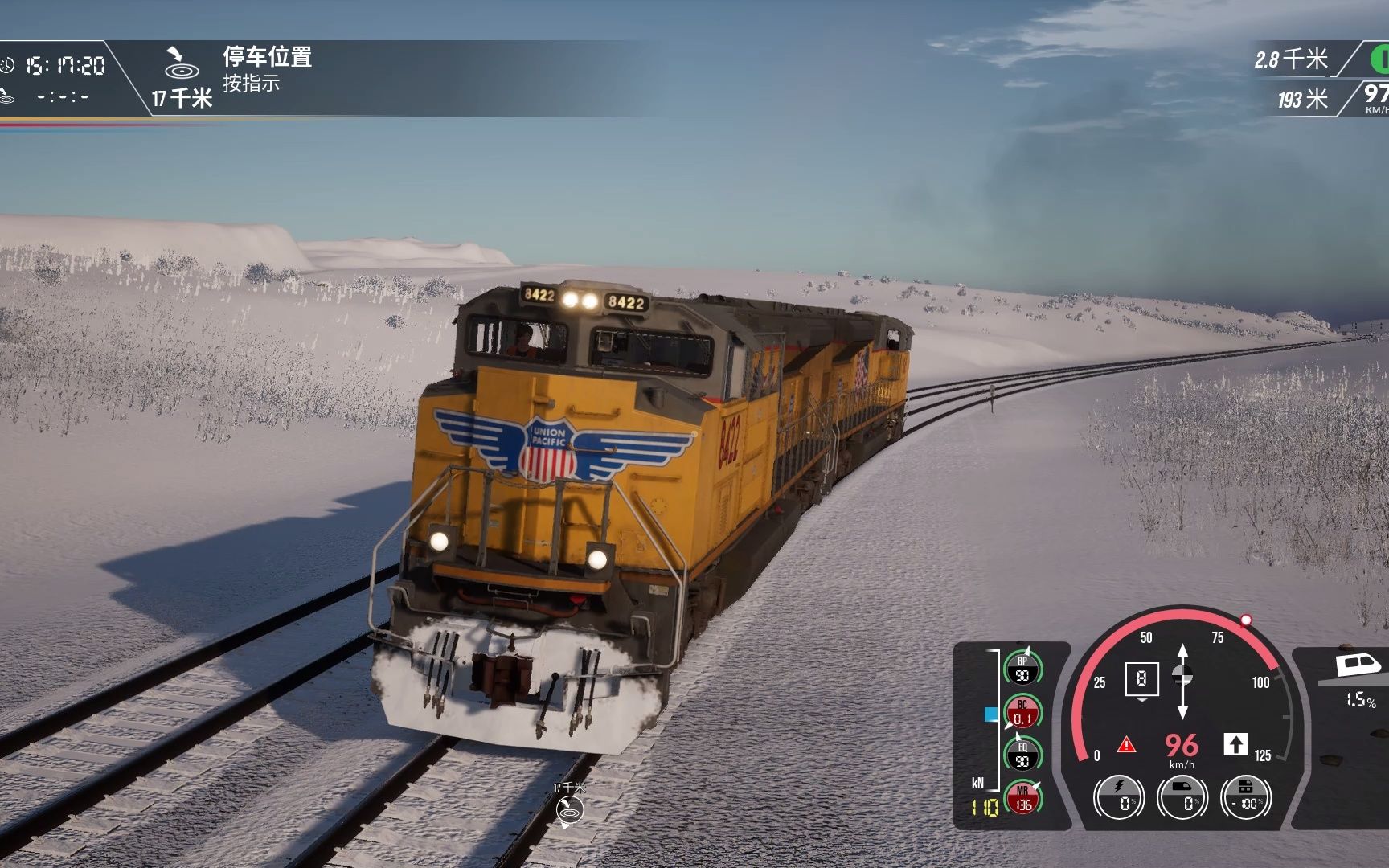Click the stopwatch timer icon in top-left HUD

coord(8,66)
